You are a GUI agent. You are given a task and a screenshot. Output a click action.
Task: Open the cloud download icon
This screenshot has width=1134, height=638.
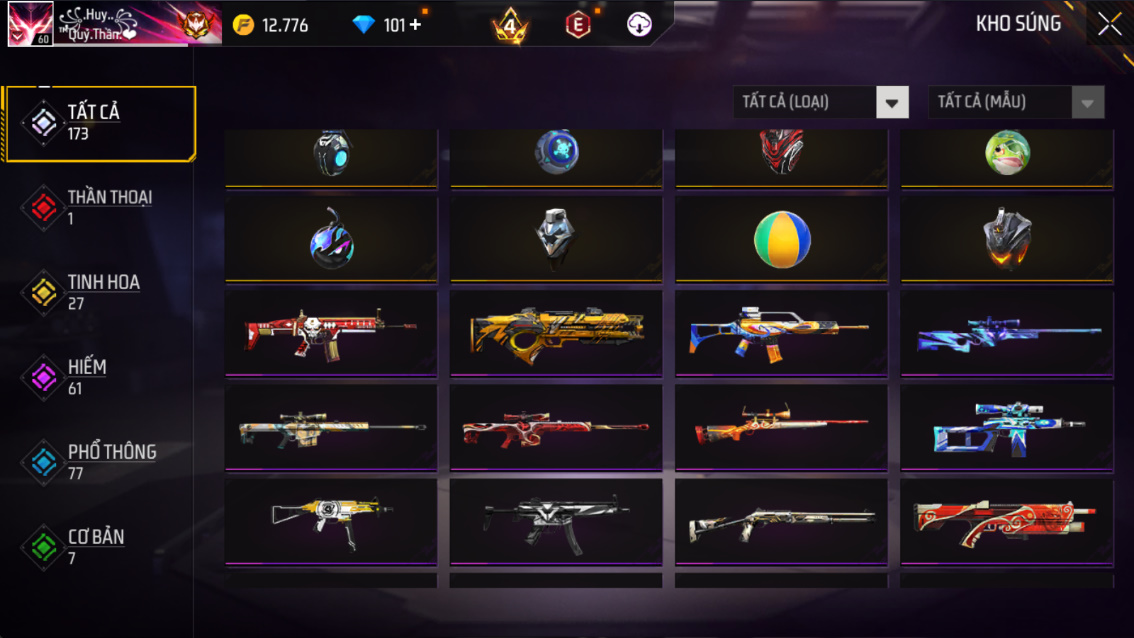(639, 25)
